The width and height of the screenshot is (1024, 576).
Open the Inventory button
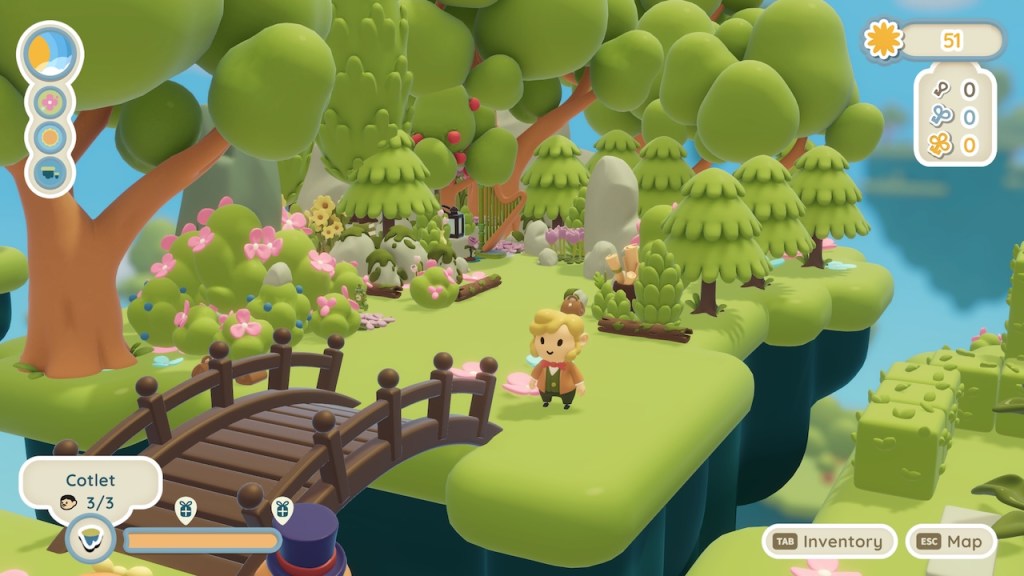[x=829, y=541]
